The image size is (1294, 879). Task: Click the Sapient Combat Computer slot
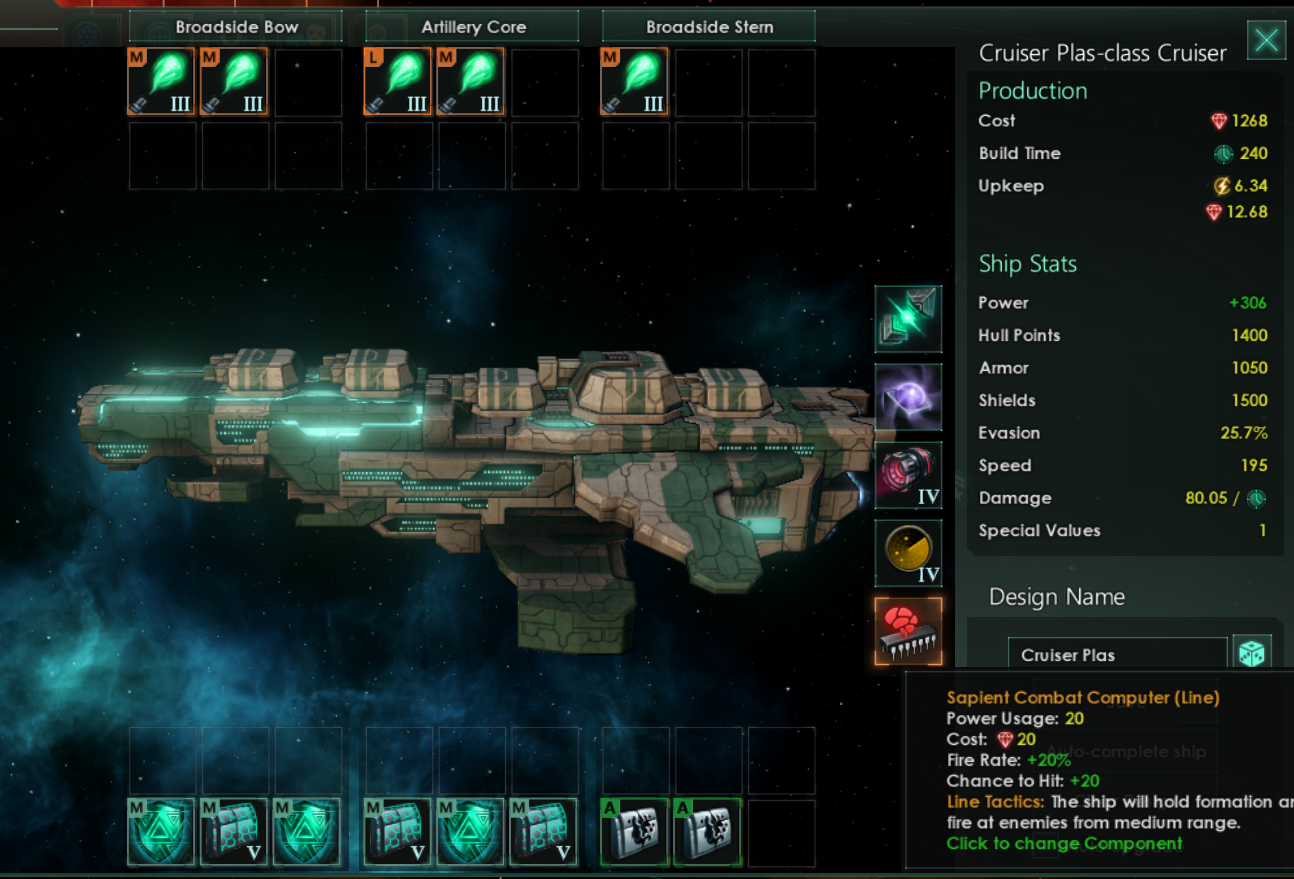[908, 631]
